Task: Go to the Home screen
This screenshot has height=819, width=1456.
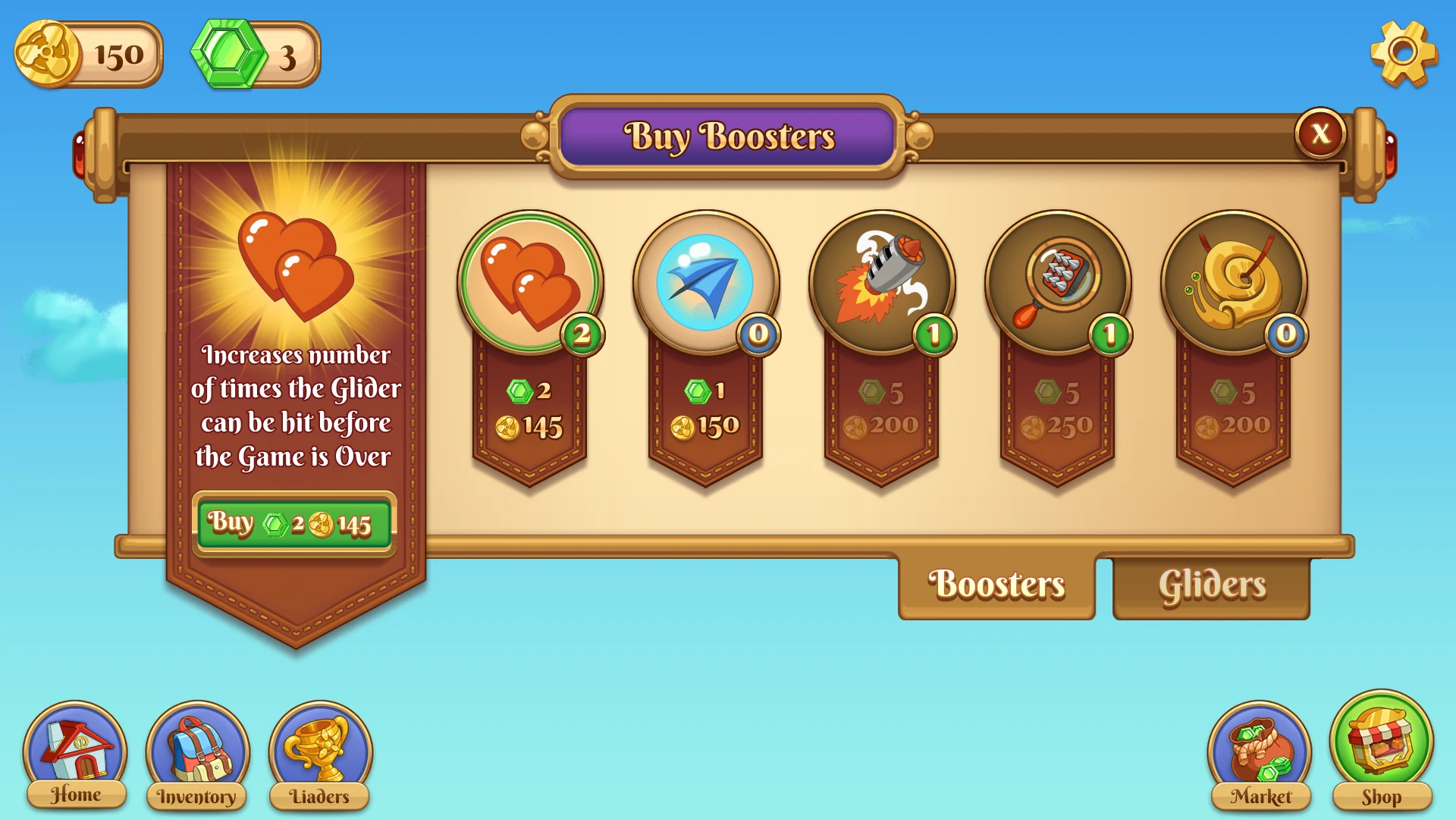Action: [75, 755]
